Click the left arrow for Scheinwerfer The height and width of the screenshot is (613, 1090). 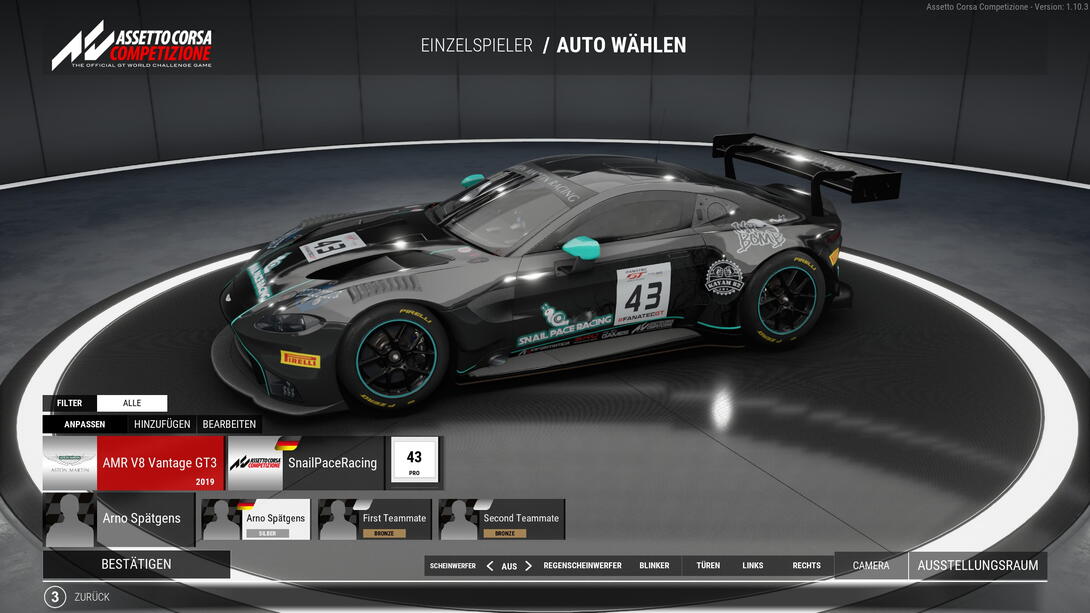click(x=490, y=566)
